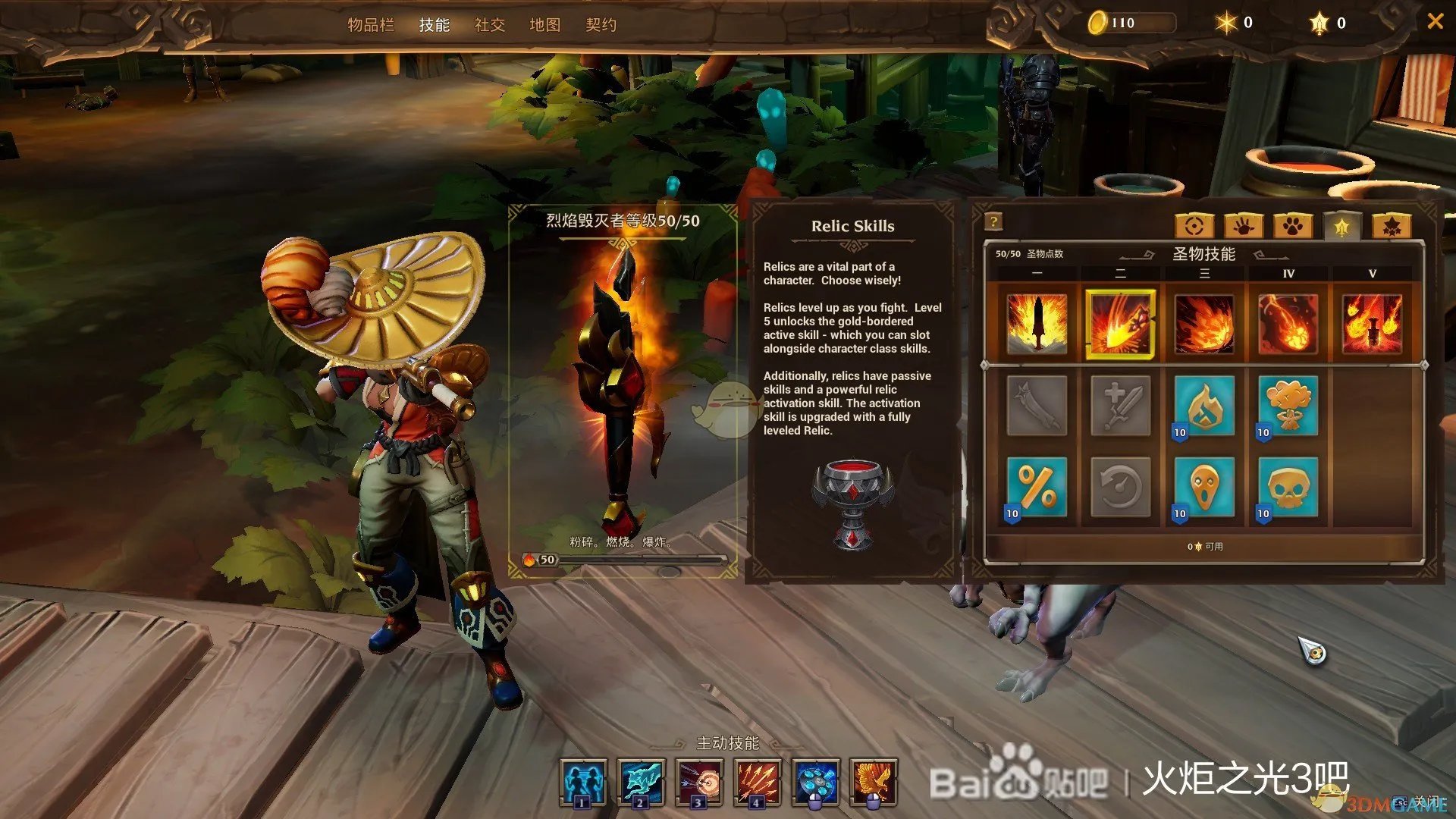Select the falling meteor relic skill
Image resolution: width=1456 pixels, height=819 pixels.
1288,324
